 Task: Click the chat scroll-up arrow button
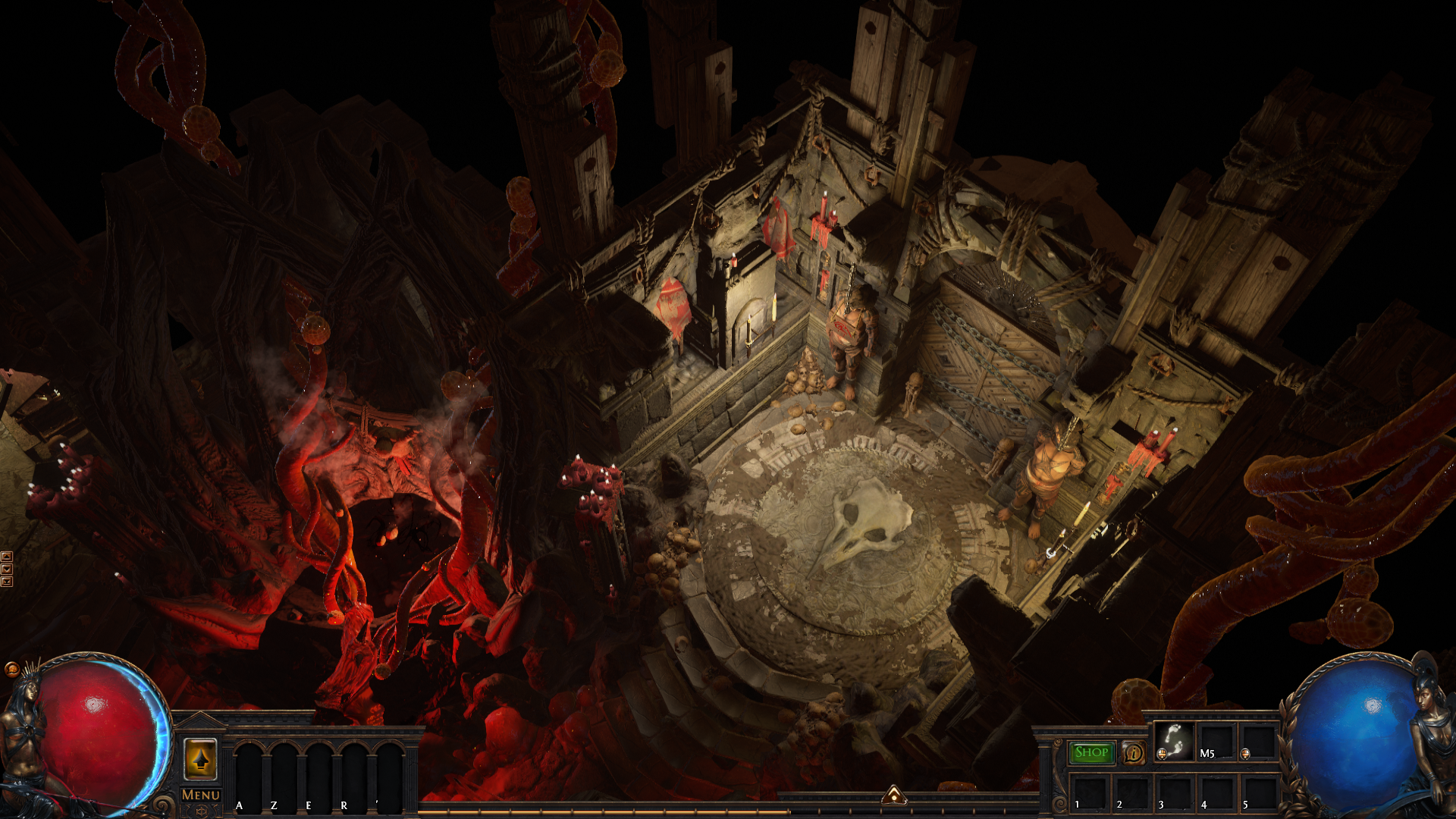[x=7, y=557]
